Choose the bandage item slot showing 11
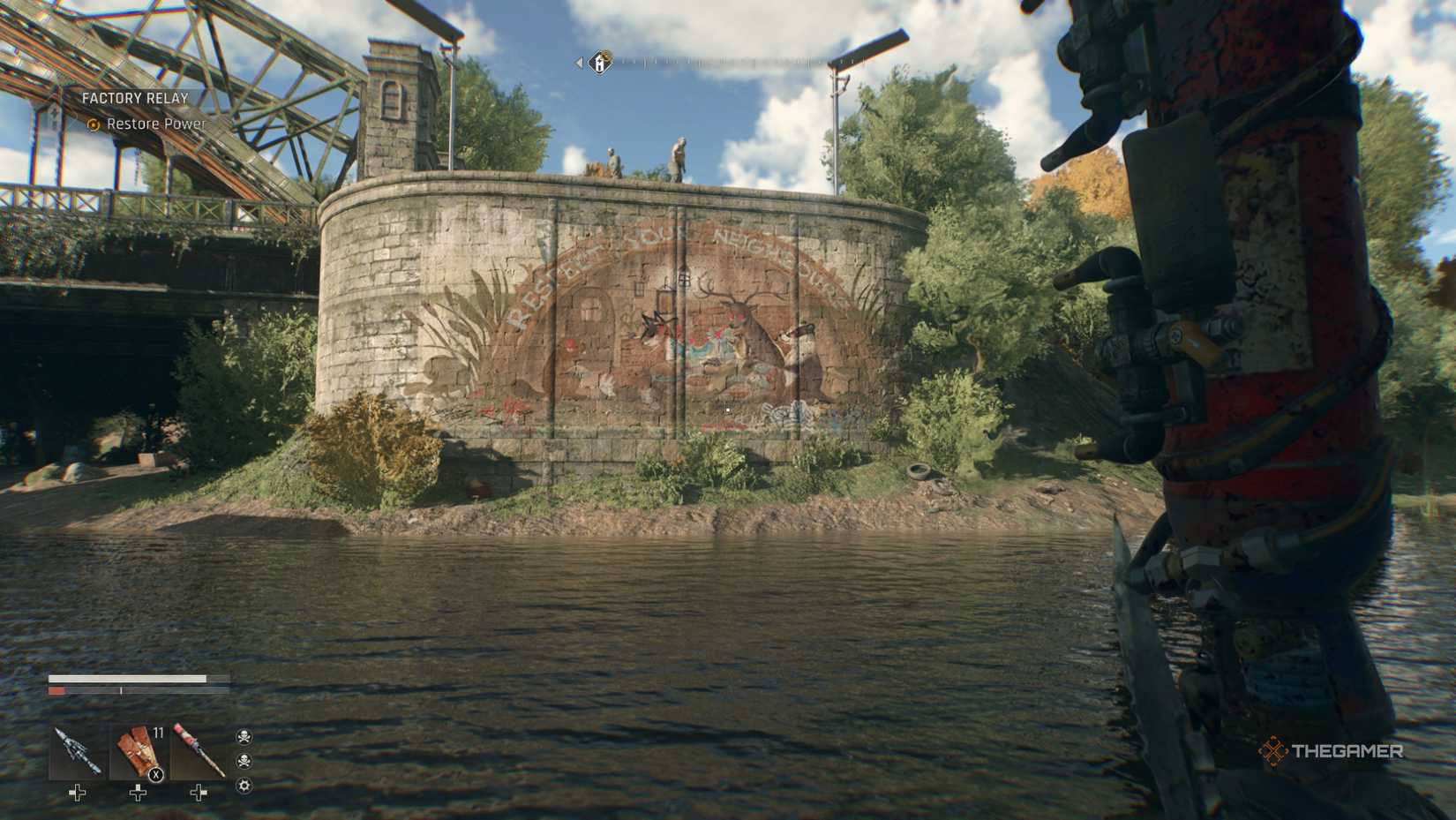This screenshot has width=1456, height=820. click(138, 752)
